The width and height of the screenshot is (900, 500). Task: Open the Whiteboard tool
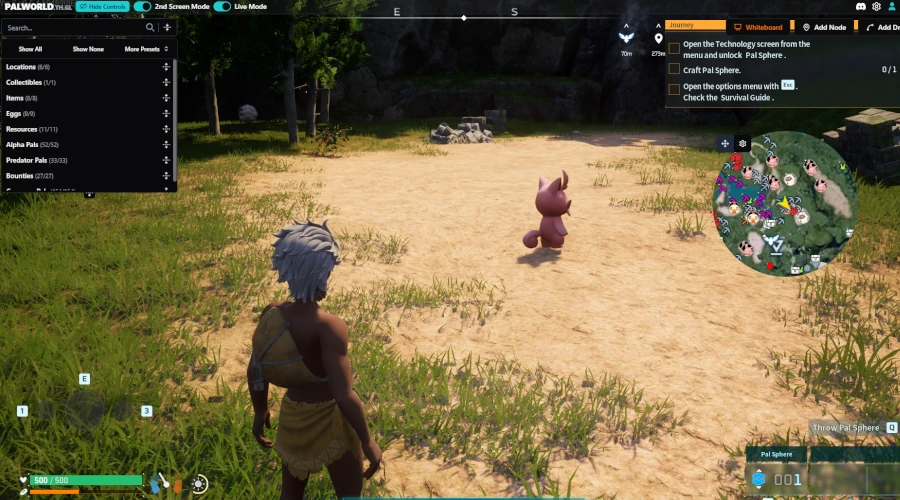(x=757, y=27)
